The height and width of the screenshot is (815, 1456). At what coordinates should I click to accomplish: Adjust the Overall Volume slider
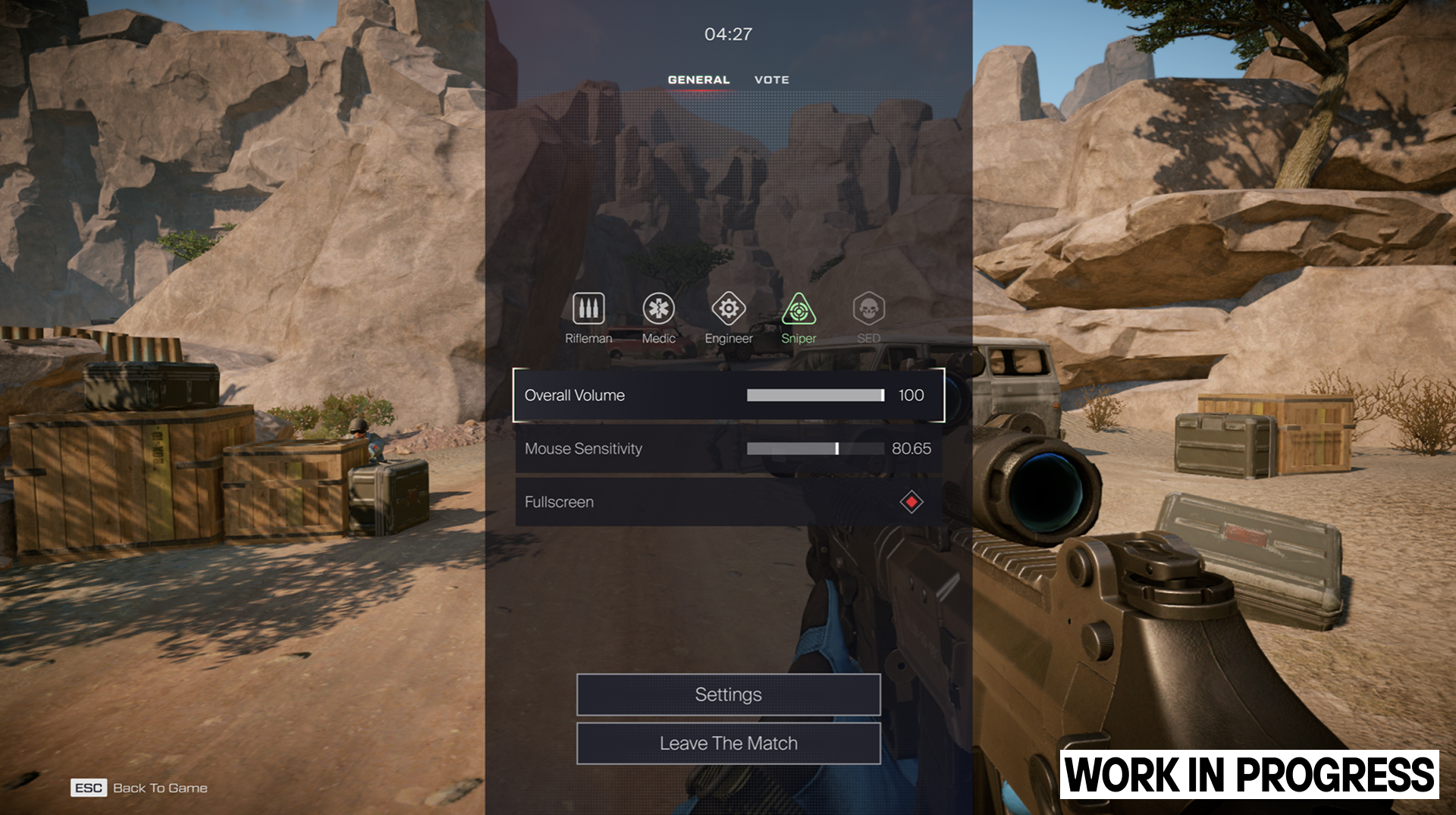(815, 395)
